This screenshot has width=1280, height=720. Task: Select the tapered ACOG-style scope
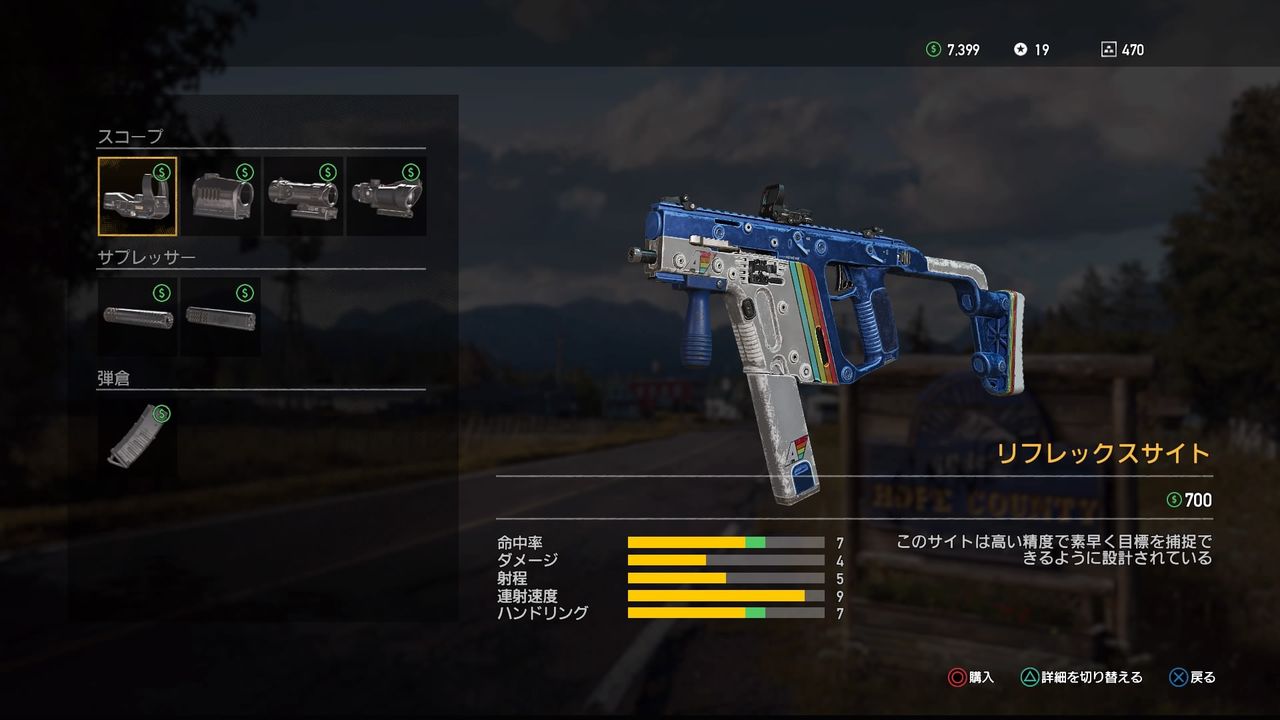pyautogui.click(x=386, y=196)
